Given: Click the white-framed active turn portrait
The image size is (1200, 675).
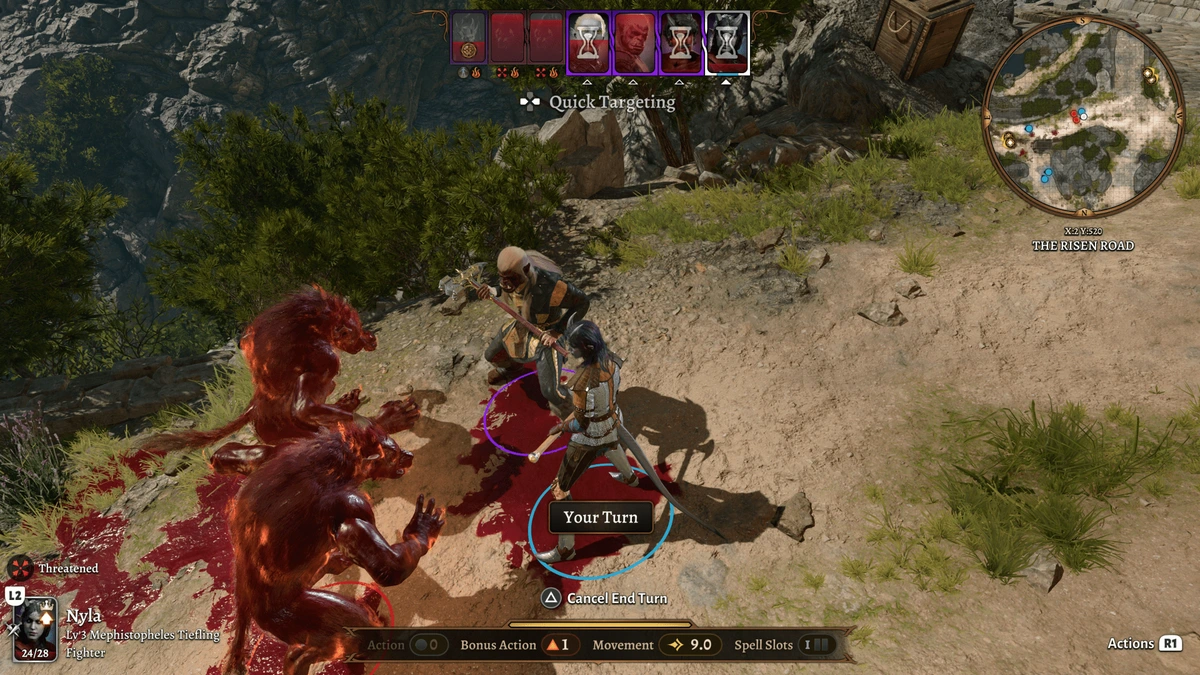Looking at the screenshot, I should (727, 42).
